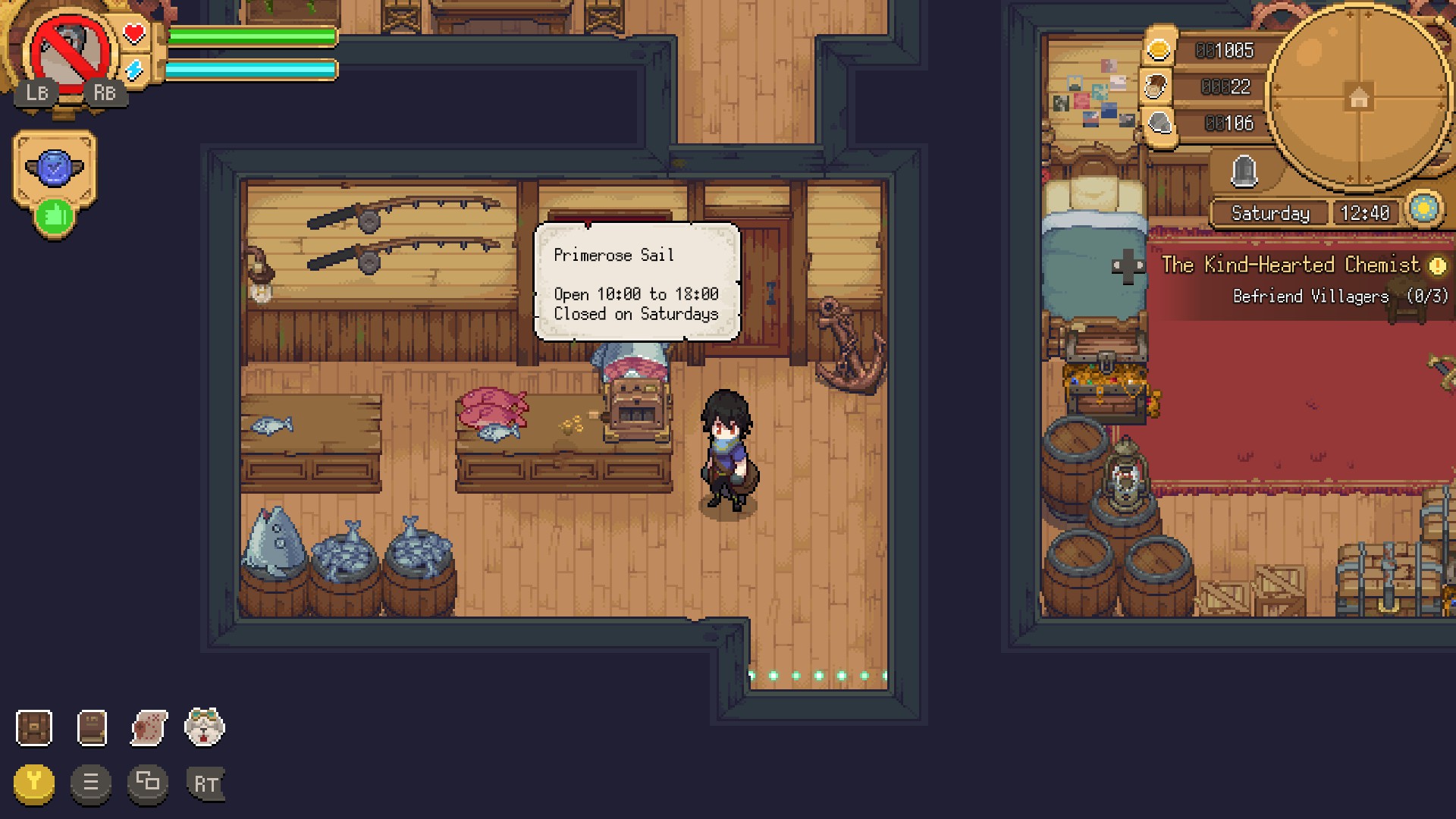Select the disabled tool slot
The image size is (1456, 819).
coord(70,54)
